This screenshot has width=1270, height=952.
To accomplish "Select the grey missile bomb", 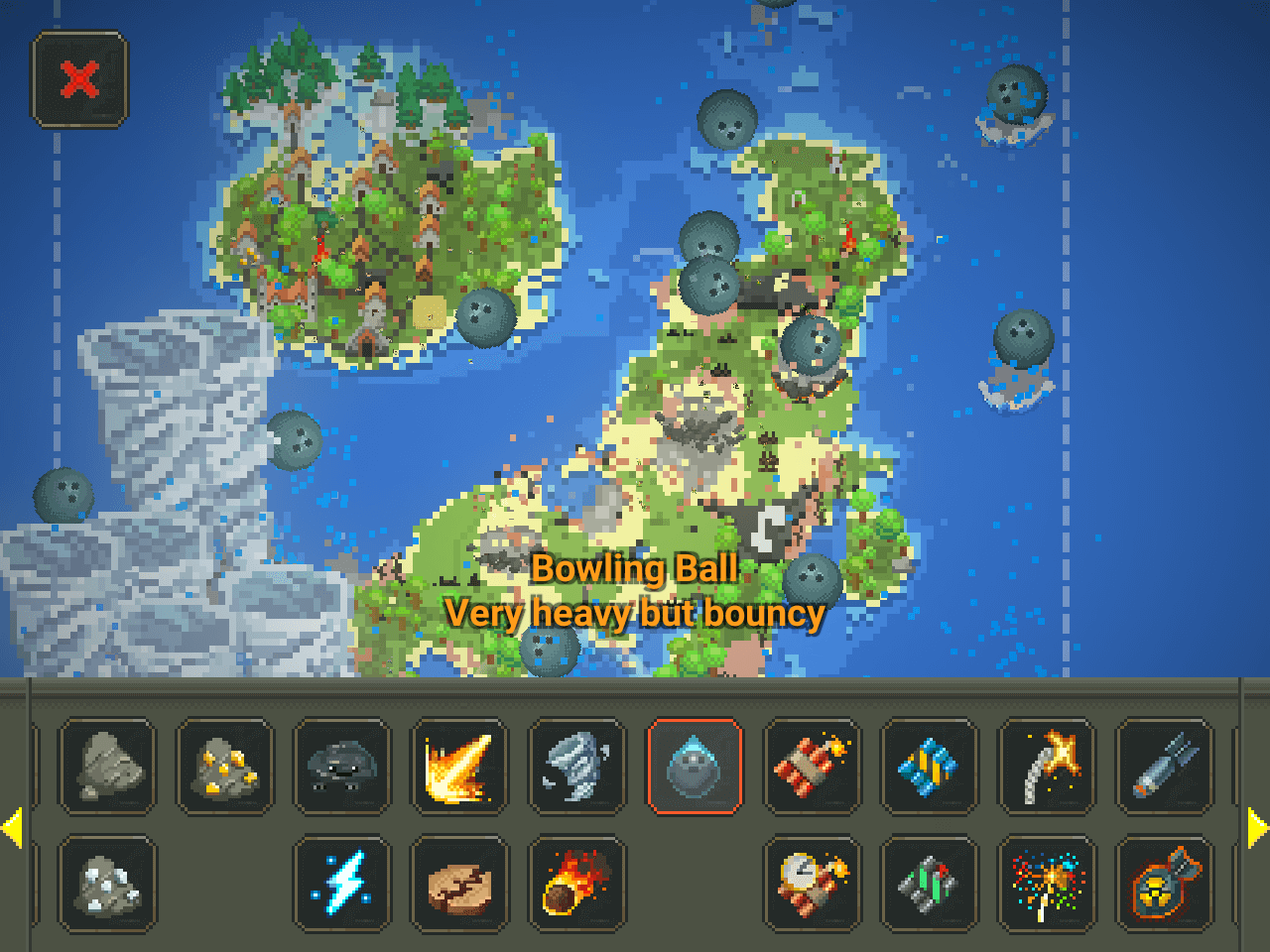I will [1164, 767].
